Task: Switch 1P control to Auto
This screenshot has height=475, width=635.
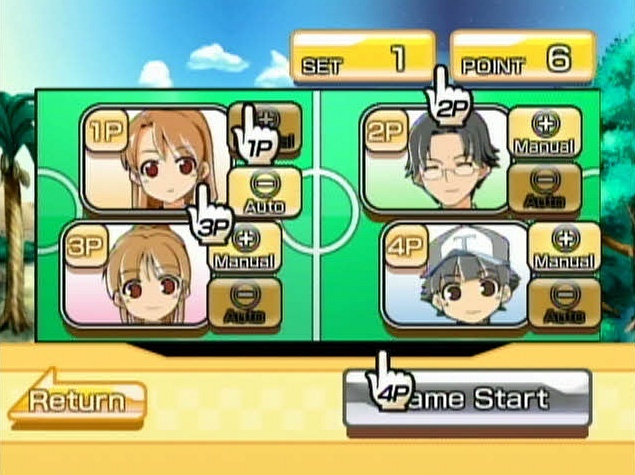Action: click(265, 190)
